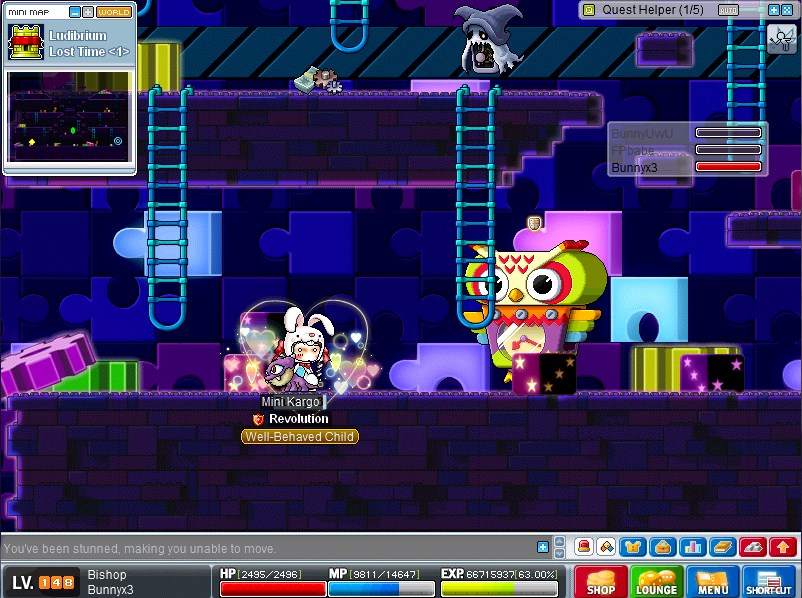Open the Lounge chat button
The width and height of the screenshot is (802, 598).
pyautogui.click(x=656, y=581)
